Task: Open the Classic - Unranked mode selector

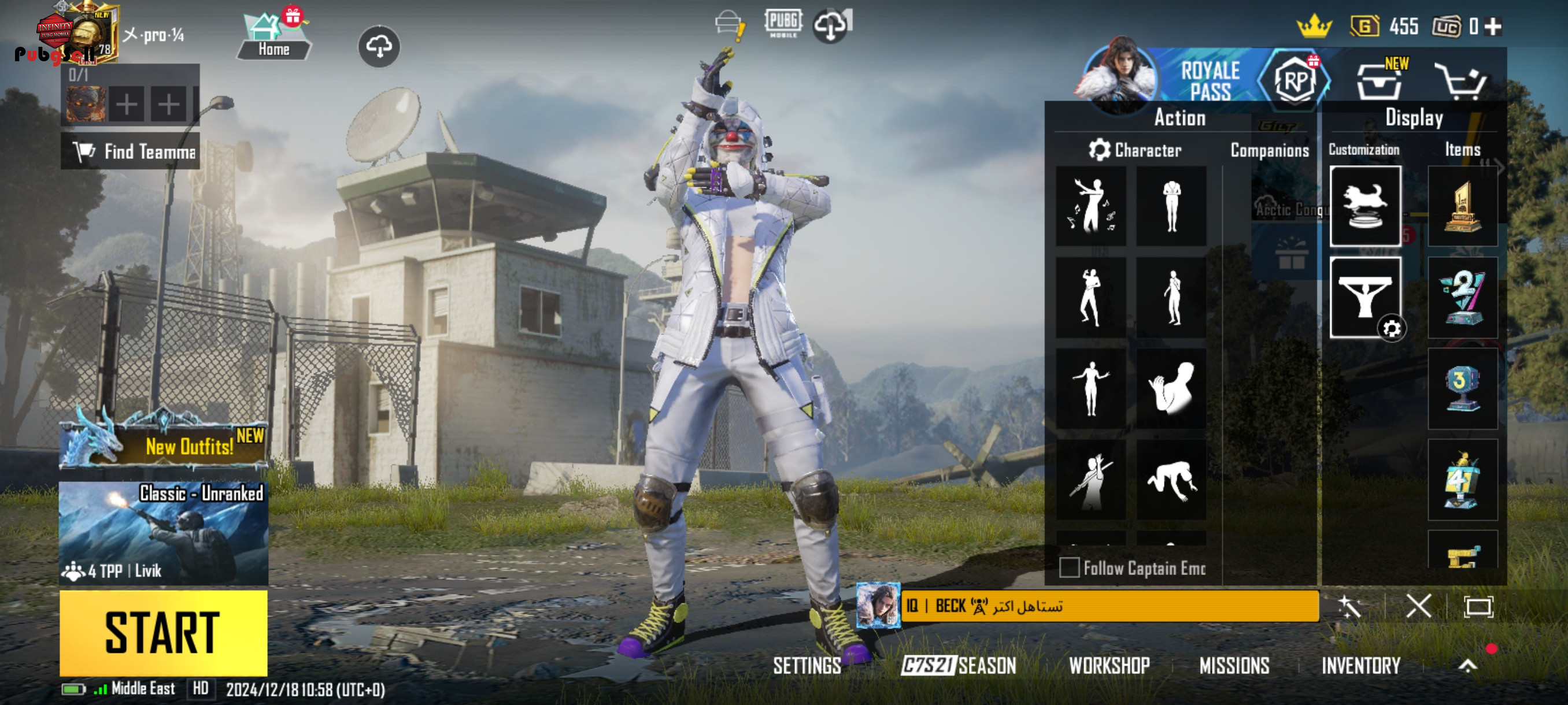Action: point(163,533)
